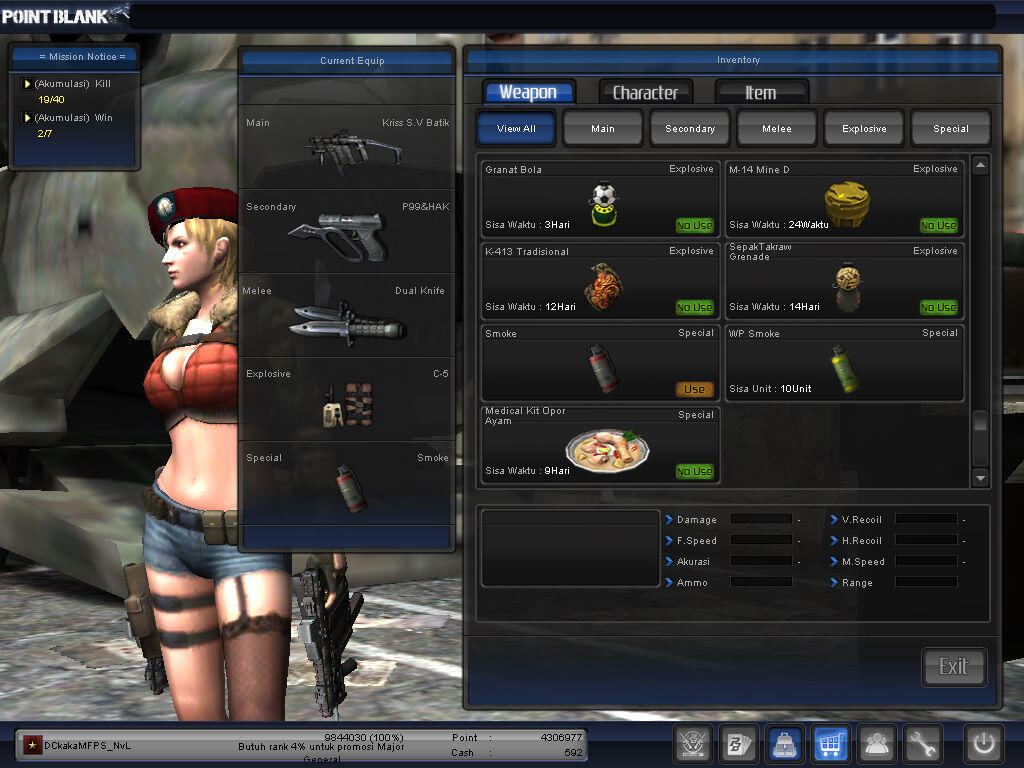
Task: Click the power quit icon
Action: coord(983,743)
